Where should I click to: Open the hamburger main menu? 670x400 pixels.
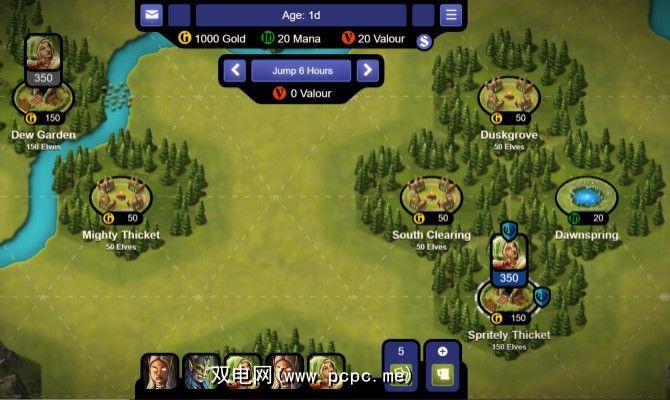451,15
